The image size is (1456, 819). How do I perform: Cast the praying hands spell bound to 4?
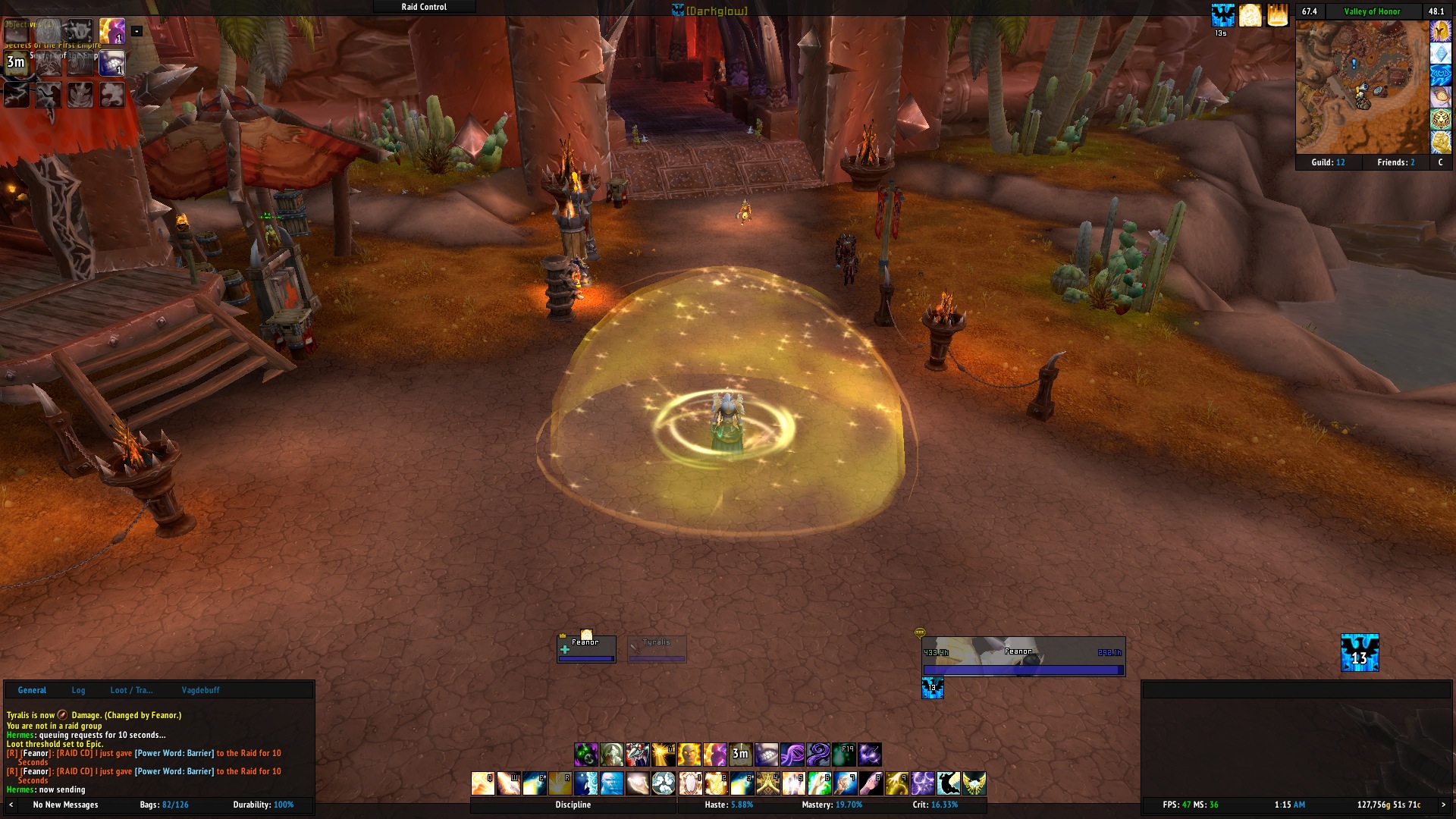pos(767,783)
